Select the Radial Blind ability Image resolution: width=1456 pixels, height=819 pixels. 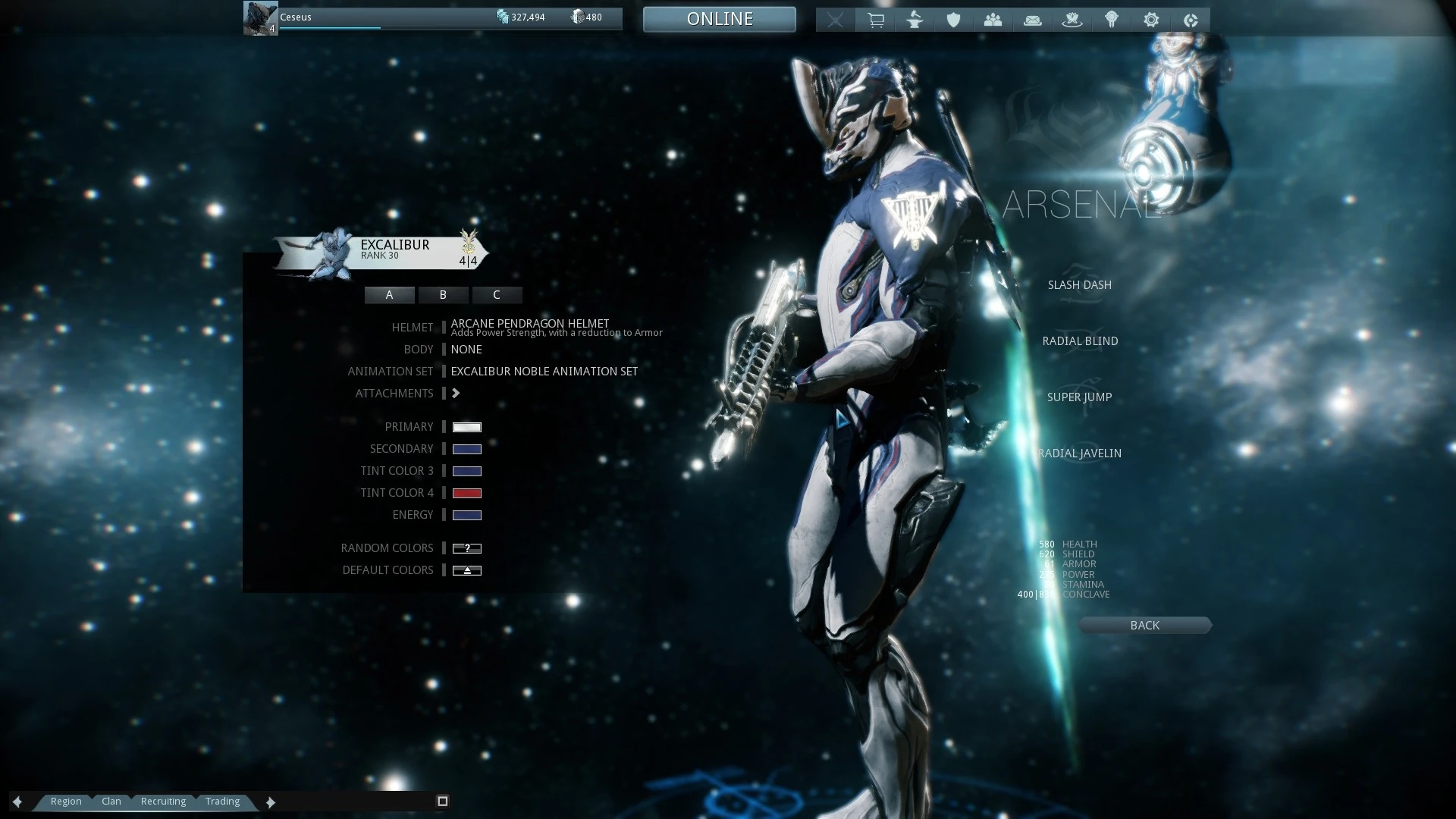(1080, 340)
